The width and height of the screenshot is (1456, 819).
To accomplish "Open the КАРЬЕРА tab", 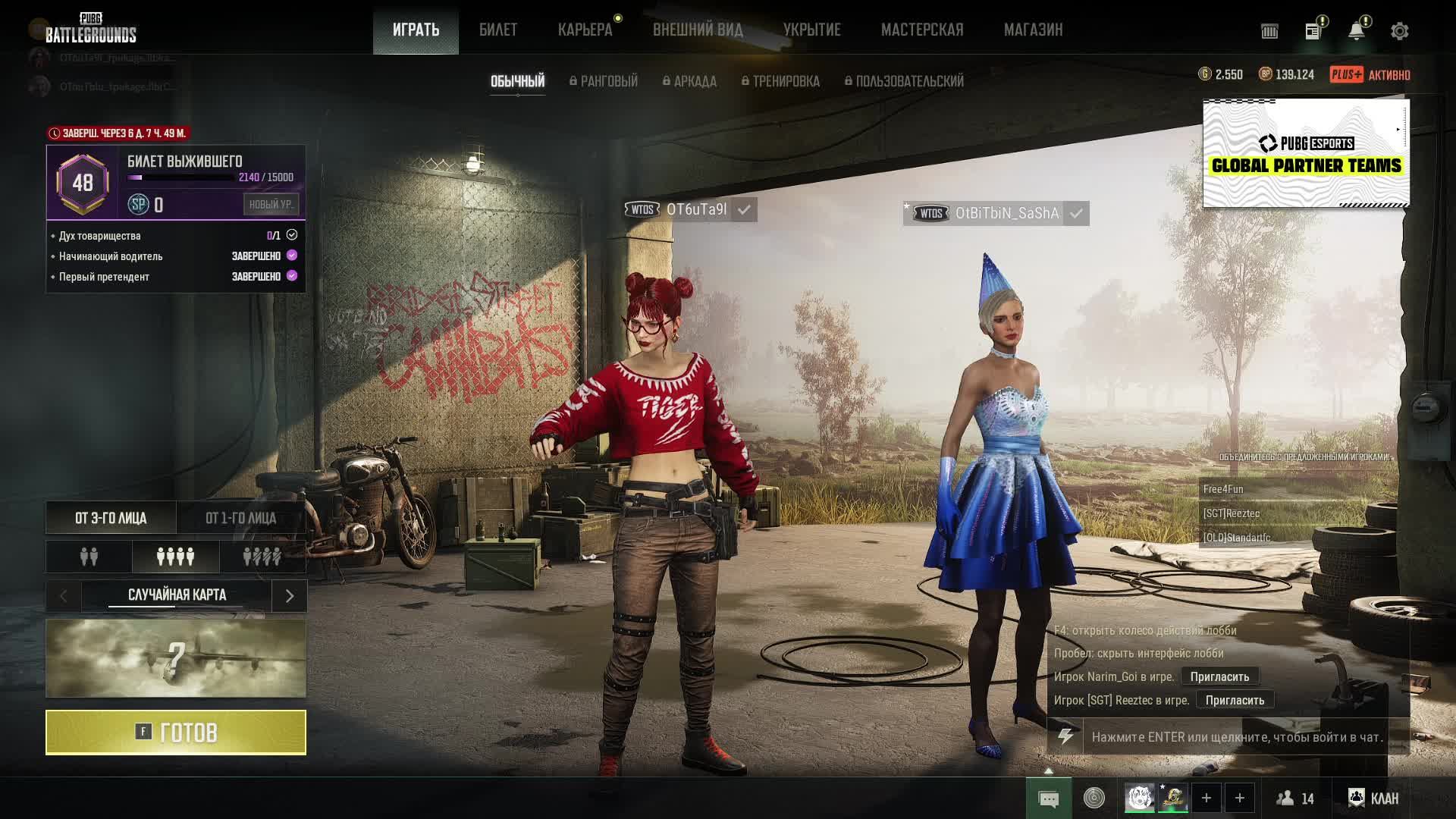I will tap(585, 30).
